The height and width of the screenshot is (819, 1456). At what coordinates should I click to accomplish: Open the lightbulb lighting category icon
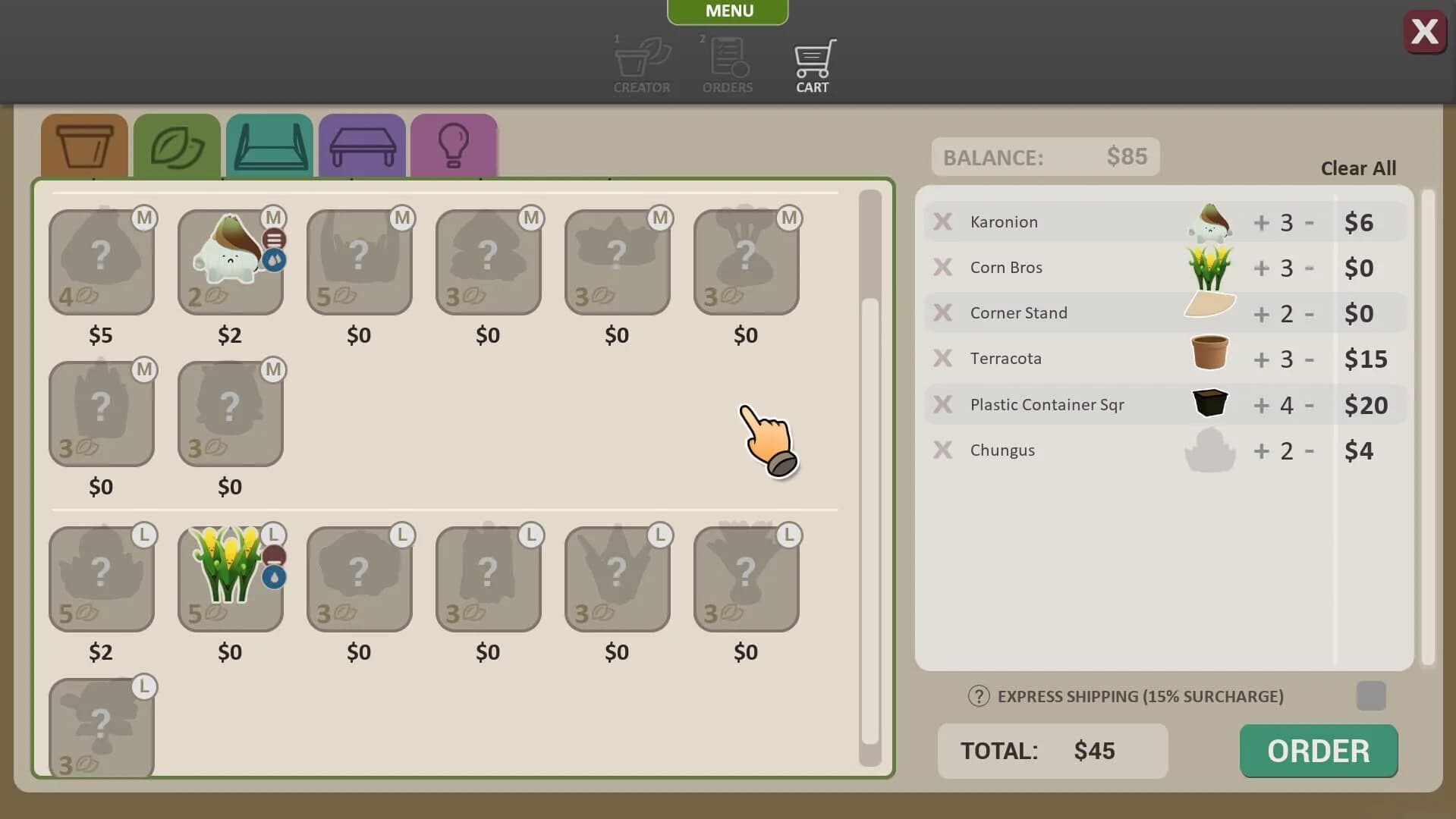point(454,146)
